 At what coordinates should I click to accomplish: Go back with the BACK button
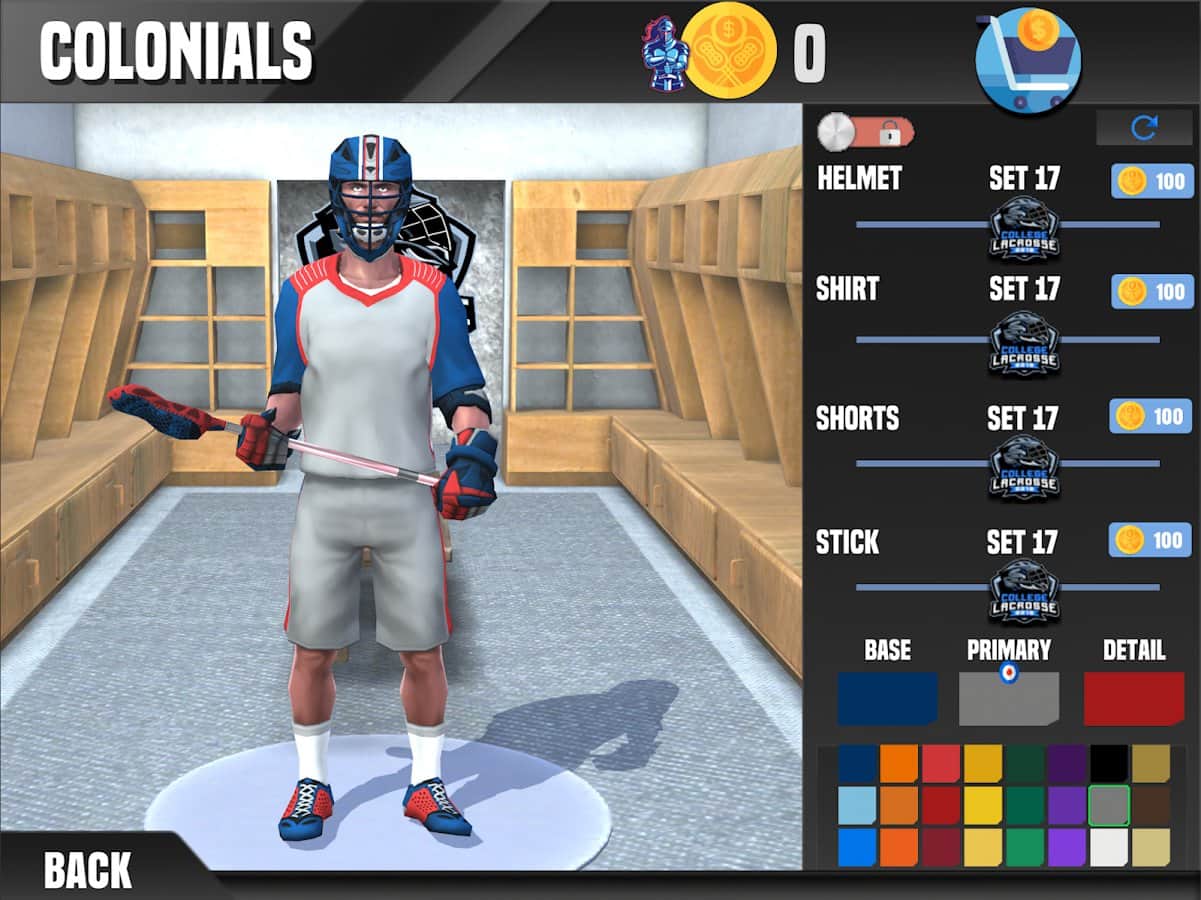(x=88, y=869)
